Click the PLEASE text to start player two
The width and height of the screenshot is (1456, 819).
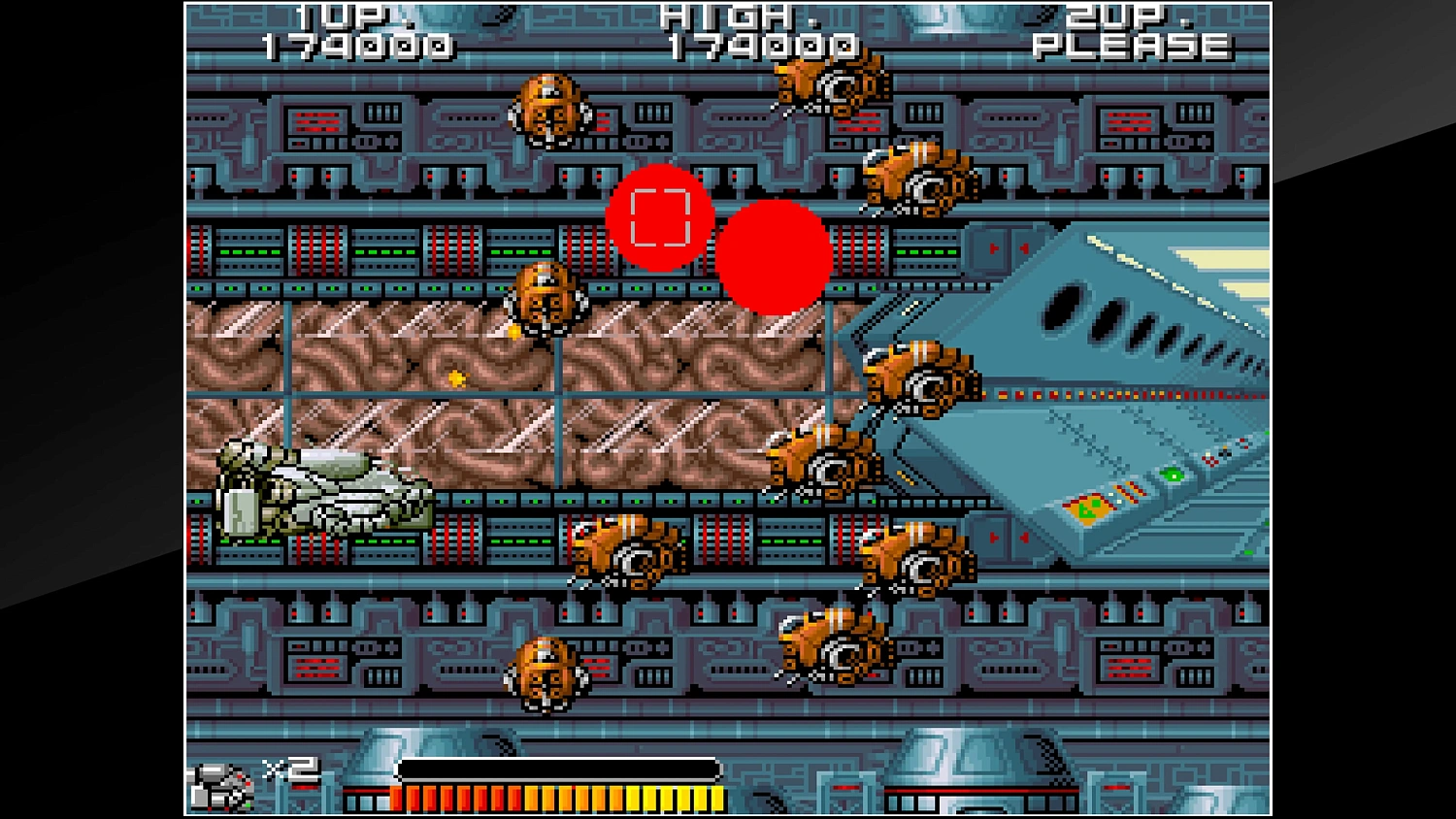(x=1129, y=44)
